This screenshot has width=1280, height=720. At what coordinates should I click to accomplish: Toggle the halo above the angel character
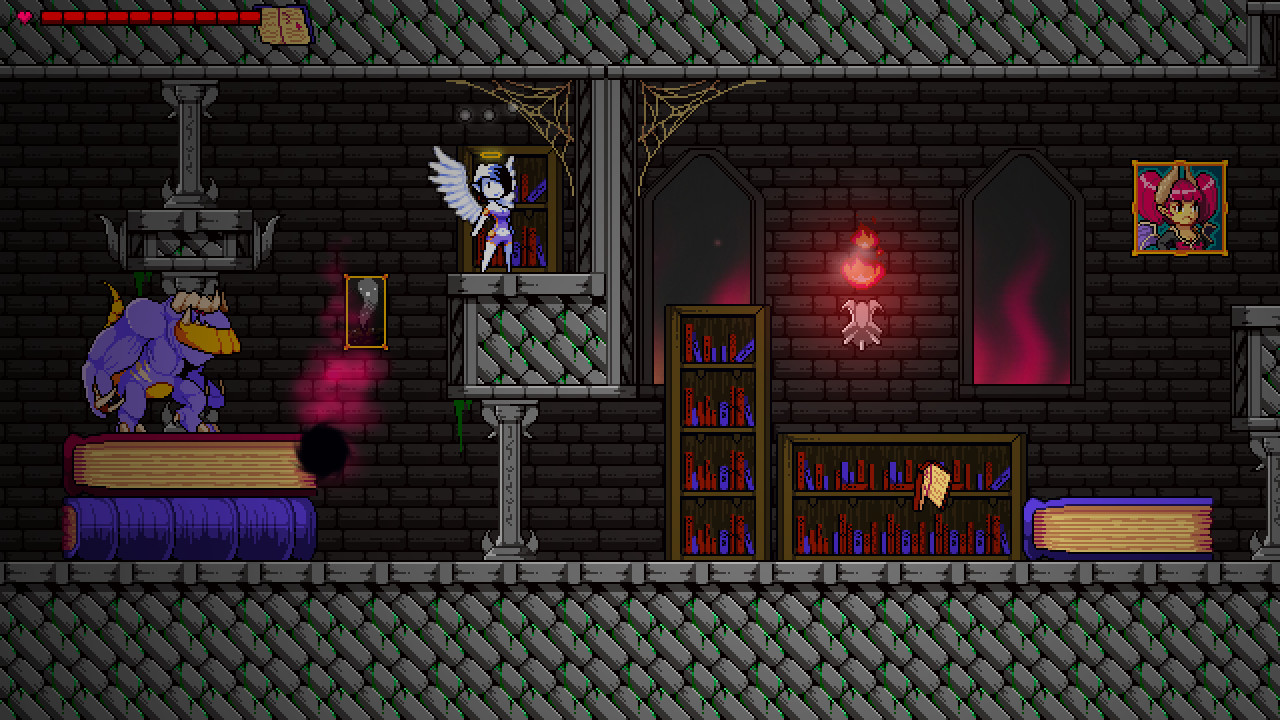pyautogui.click(x=490, y=155)
